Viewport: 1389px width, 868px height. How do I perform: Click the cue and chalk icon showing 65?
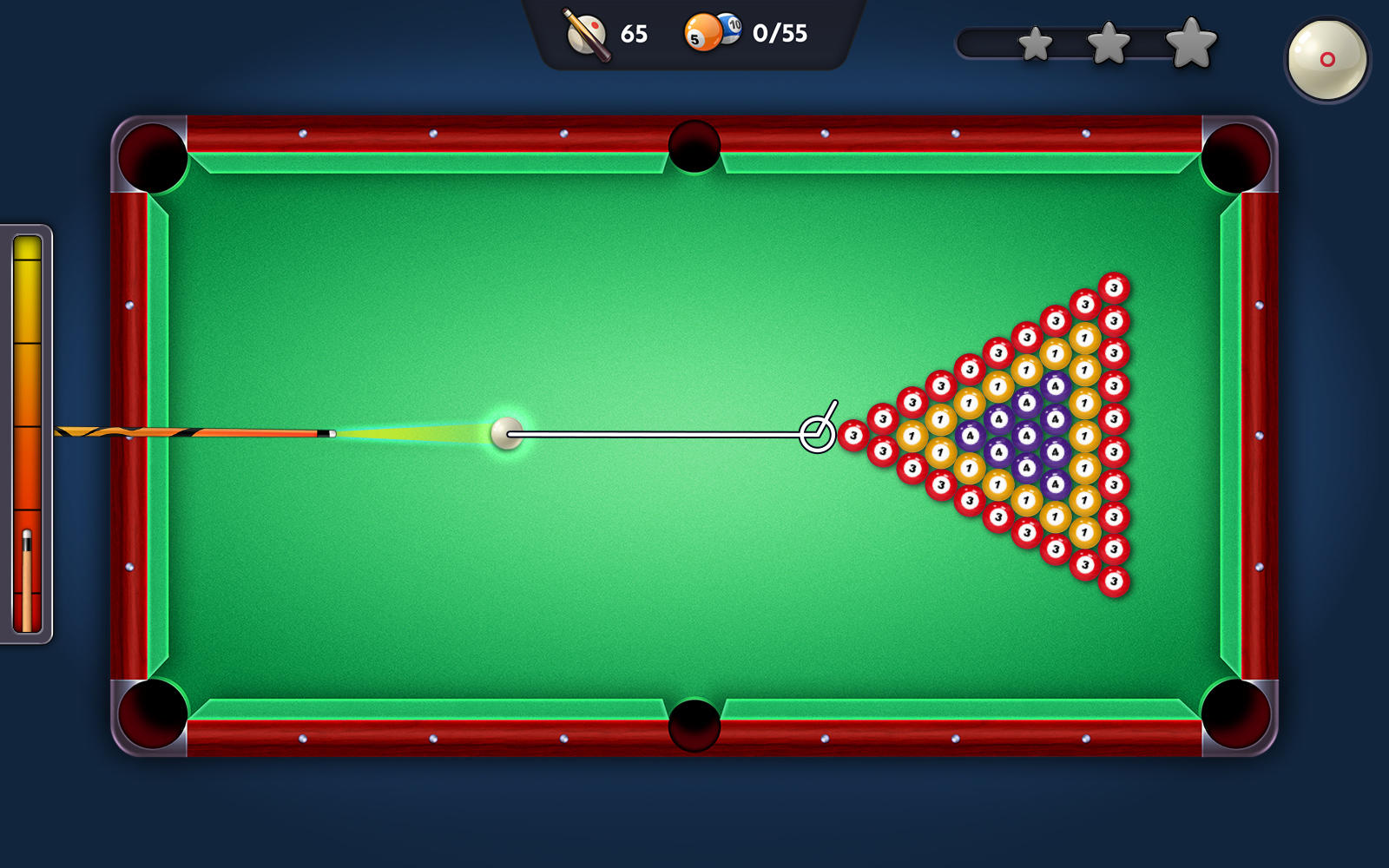click(x=587, y=35)
